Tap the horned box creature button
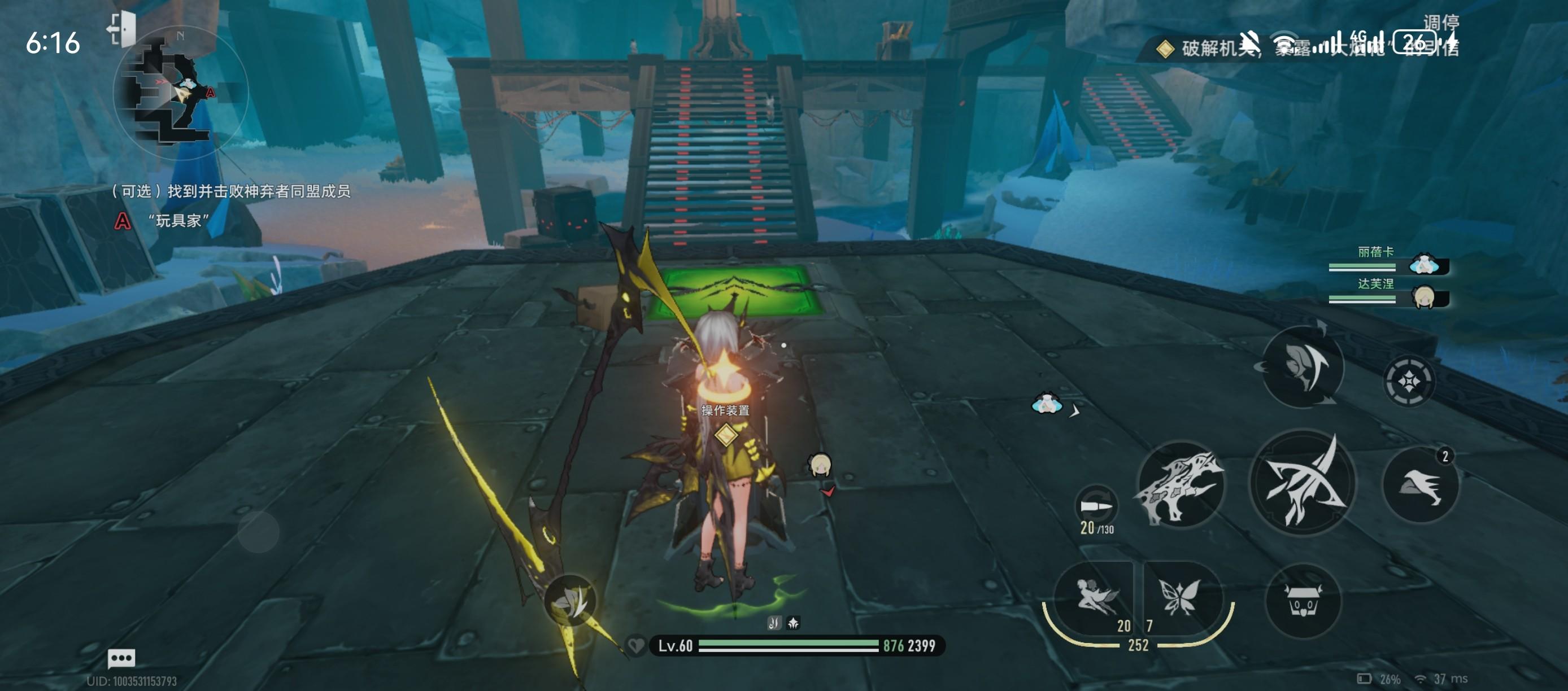This screenshot has width=1568, height=691. click(x=1303, y=601)
